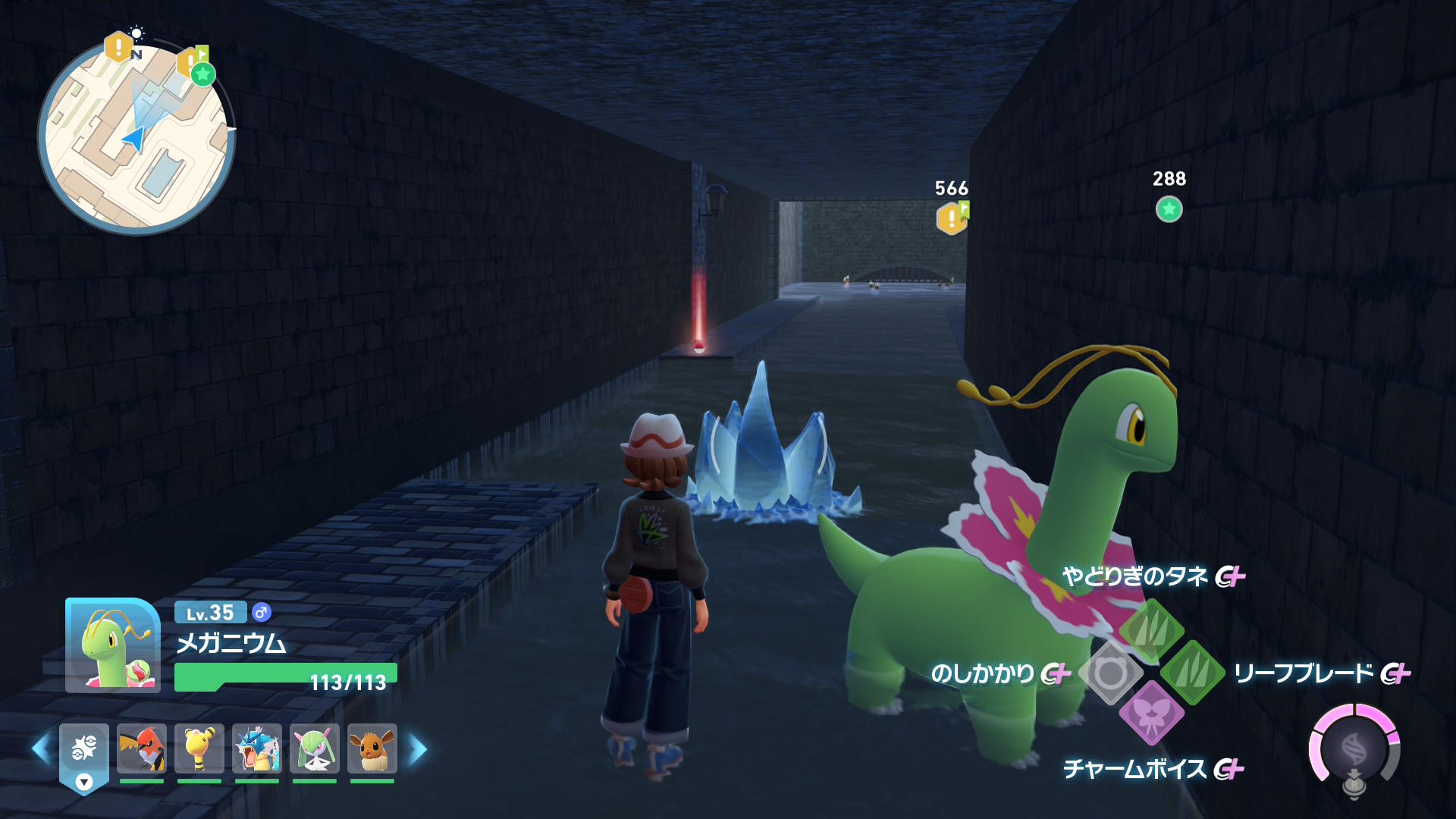Use the Leech Seed move diamond
Image resolution: width=1456 pixels, height=819 pixels.
click(1151, 630)
